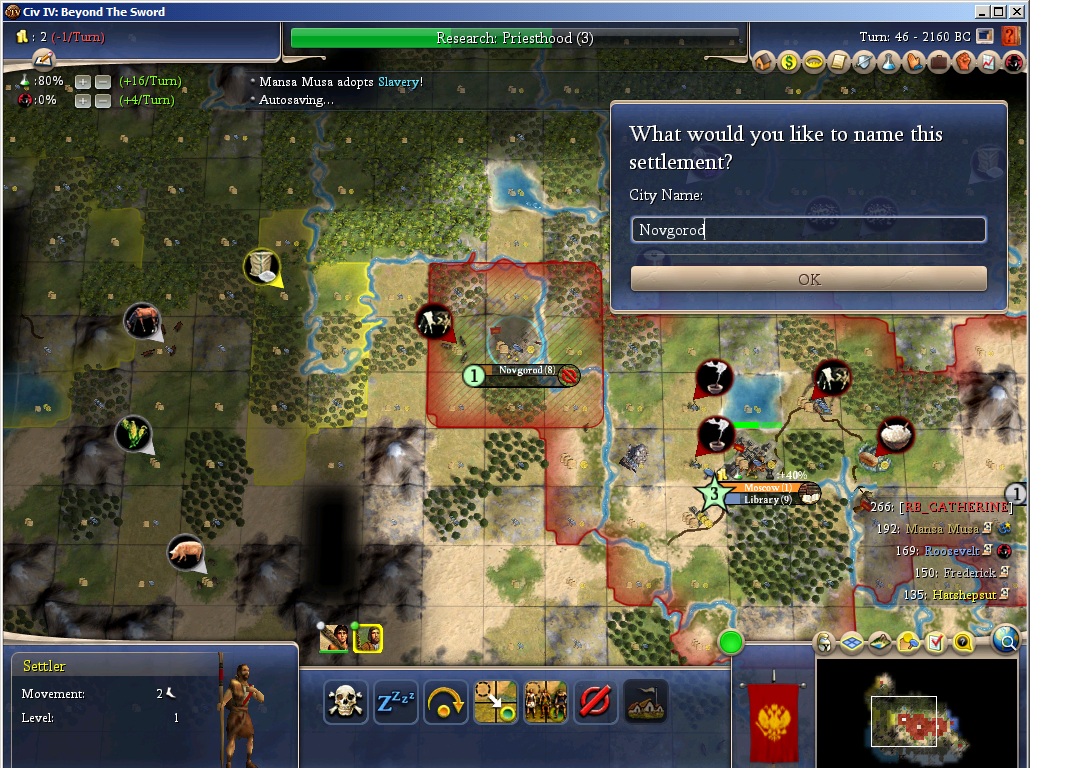Decrease the espionage rate percentage

(x=102, y=100)
